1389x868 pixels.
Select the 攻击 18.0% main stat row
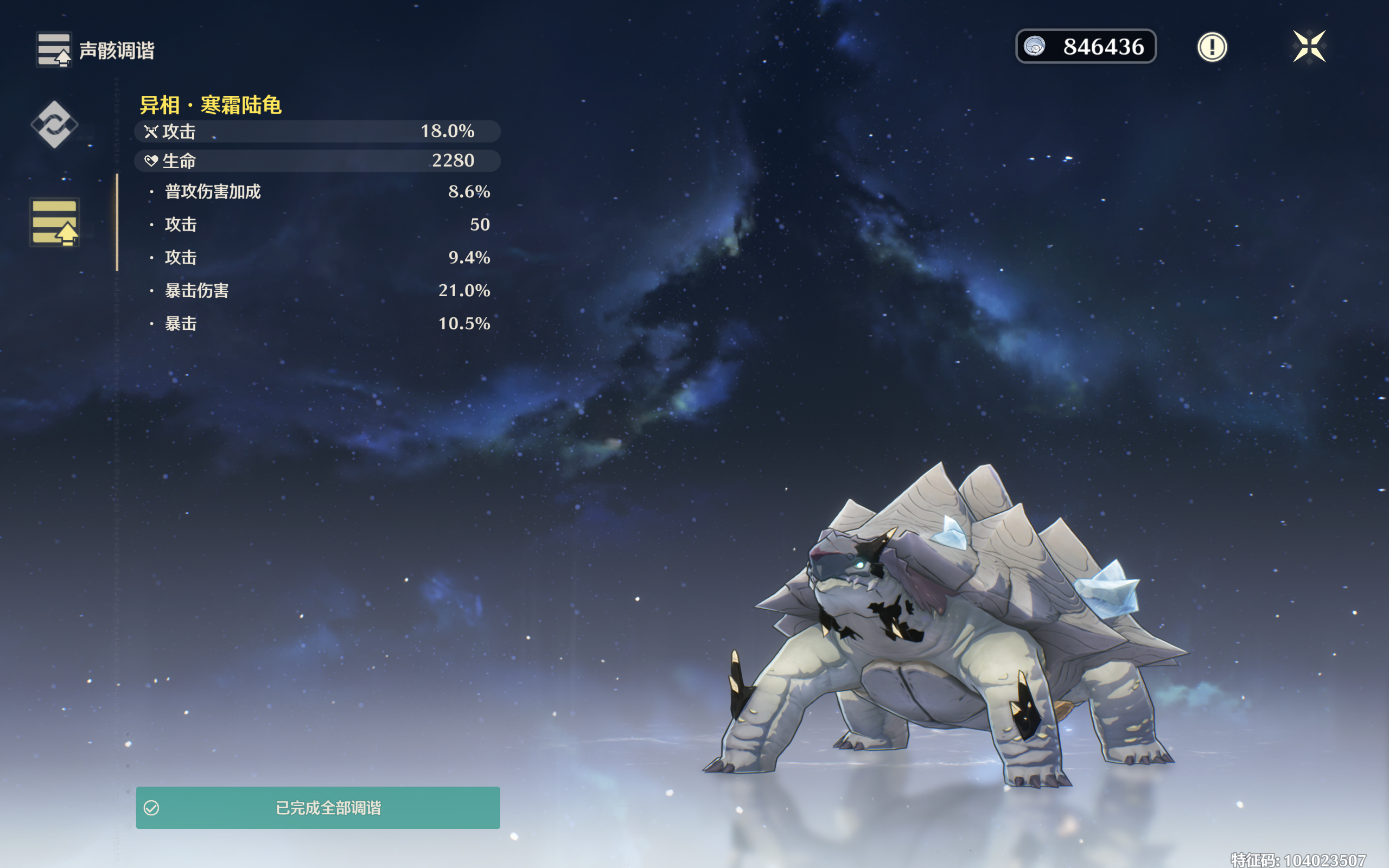317,131
